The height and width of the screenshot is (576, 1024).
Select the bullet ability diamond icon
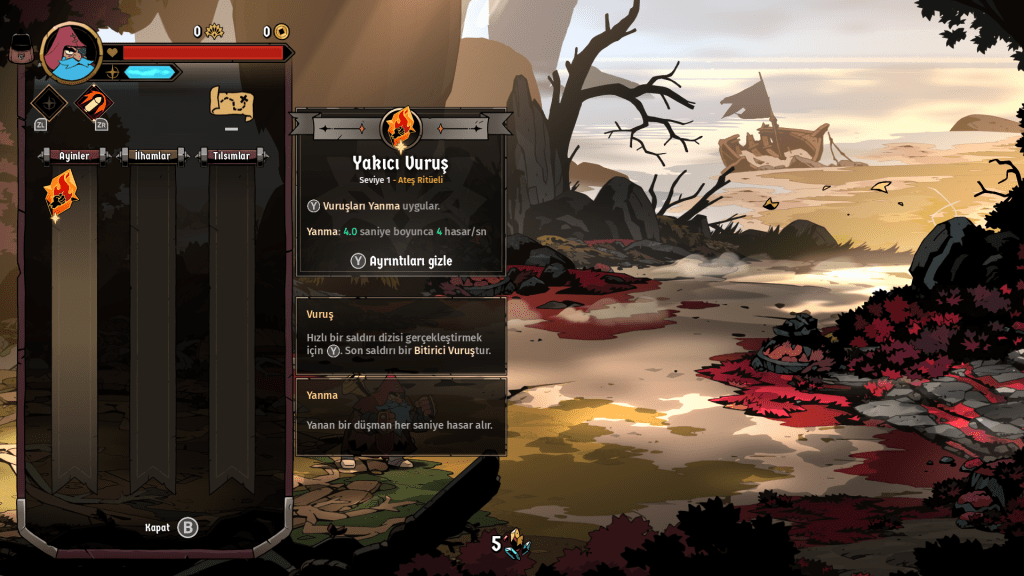(x=94, y=102)
